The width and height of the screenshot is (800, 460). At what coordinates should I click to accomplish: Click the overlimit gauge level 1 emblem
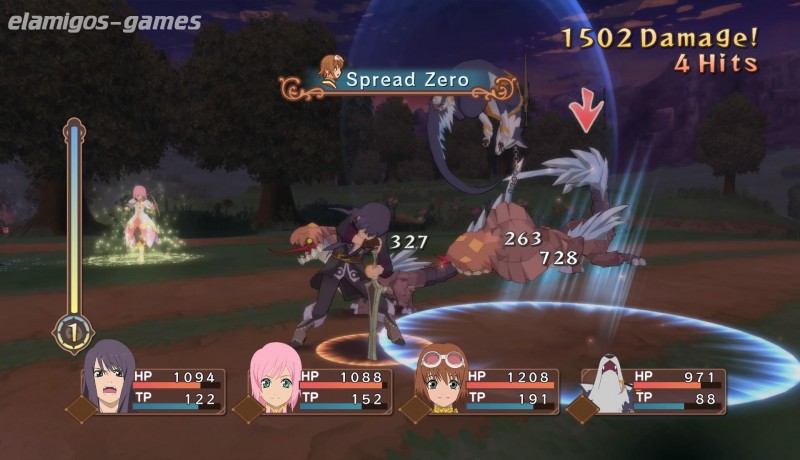click(74, 333)
